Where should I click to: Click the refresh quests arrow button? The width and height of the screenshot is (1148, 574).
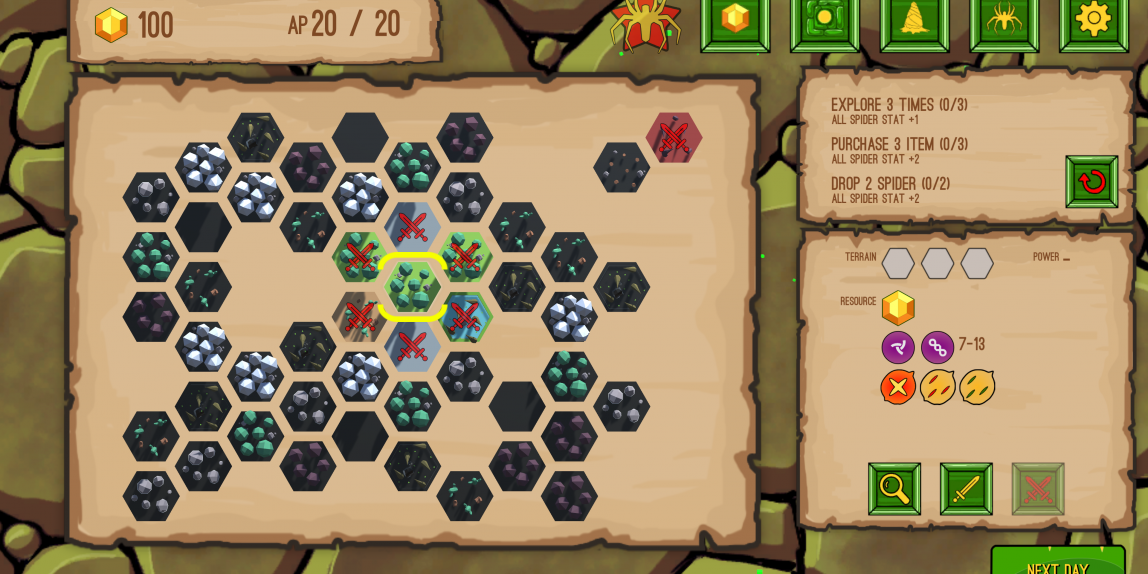pos(1091,182)
